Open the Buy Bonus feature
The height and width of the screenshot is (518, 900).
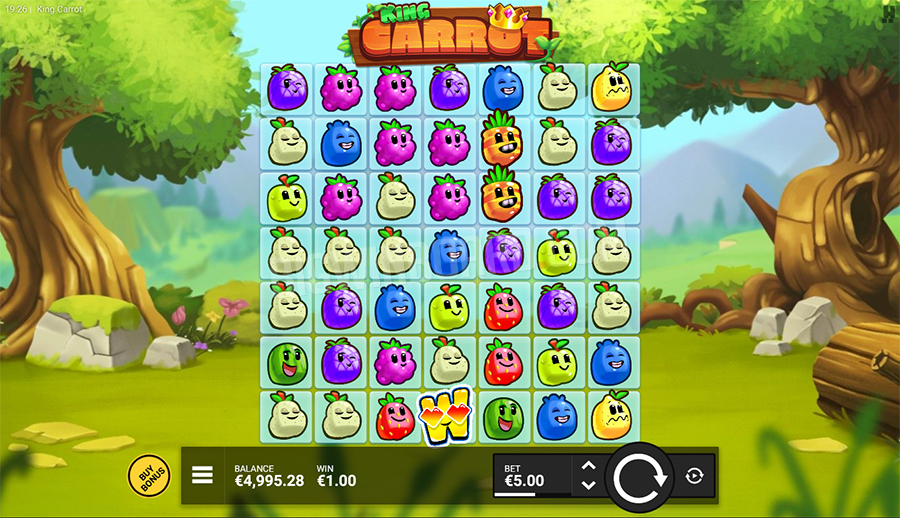point(149,476)
